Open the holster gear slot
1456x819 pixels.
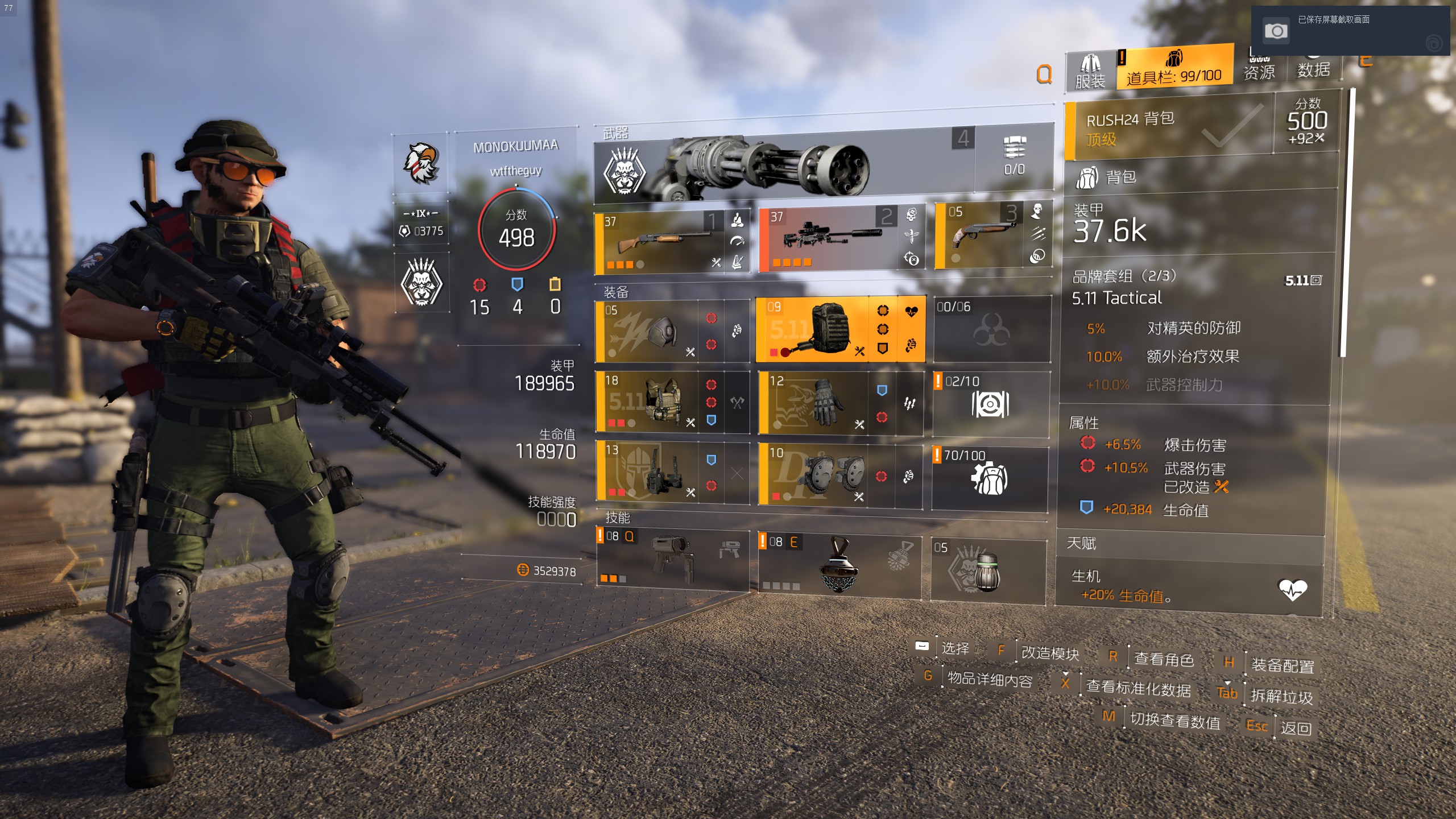click(648, 473)
